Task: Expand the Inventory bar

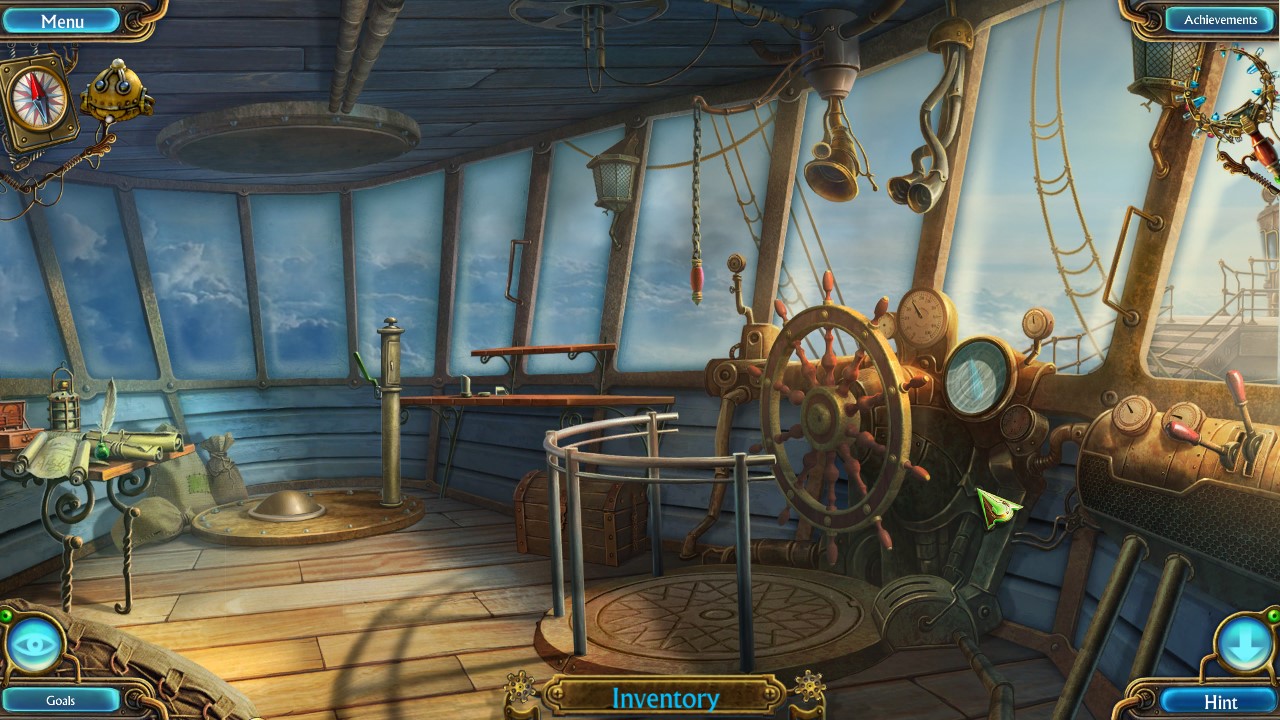Action: click(665, 698)
